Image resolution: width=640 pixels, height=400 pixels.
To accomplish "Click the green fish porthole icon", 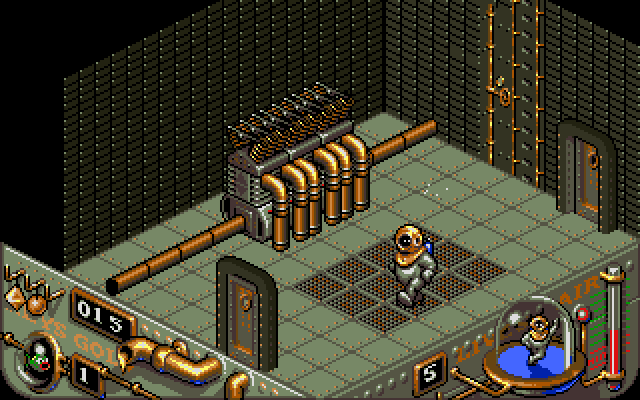I will pos(42,353).
